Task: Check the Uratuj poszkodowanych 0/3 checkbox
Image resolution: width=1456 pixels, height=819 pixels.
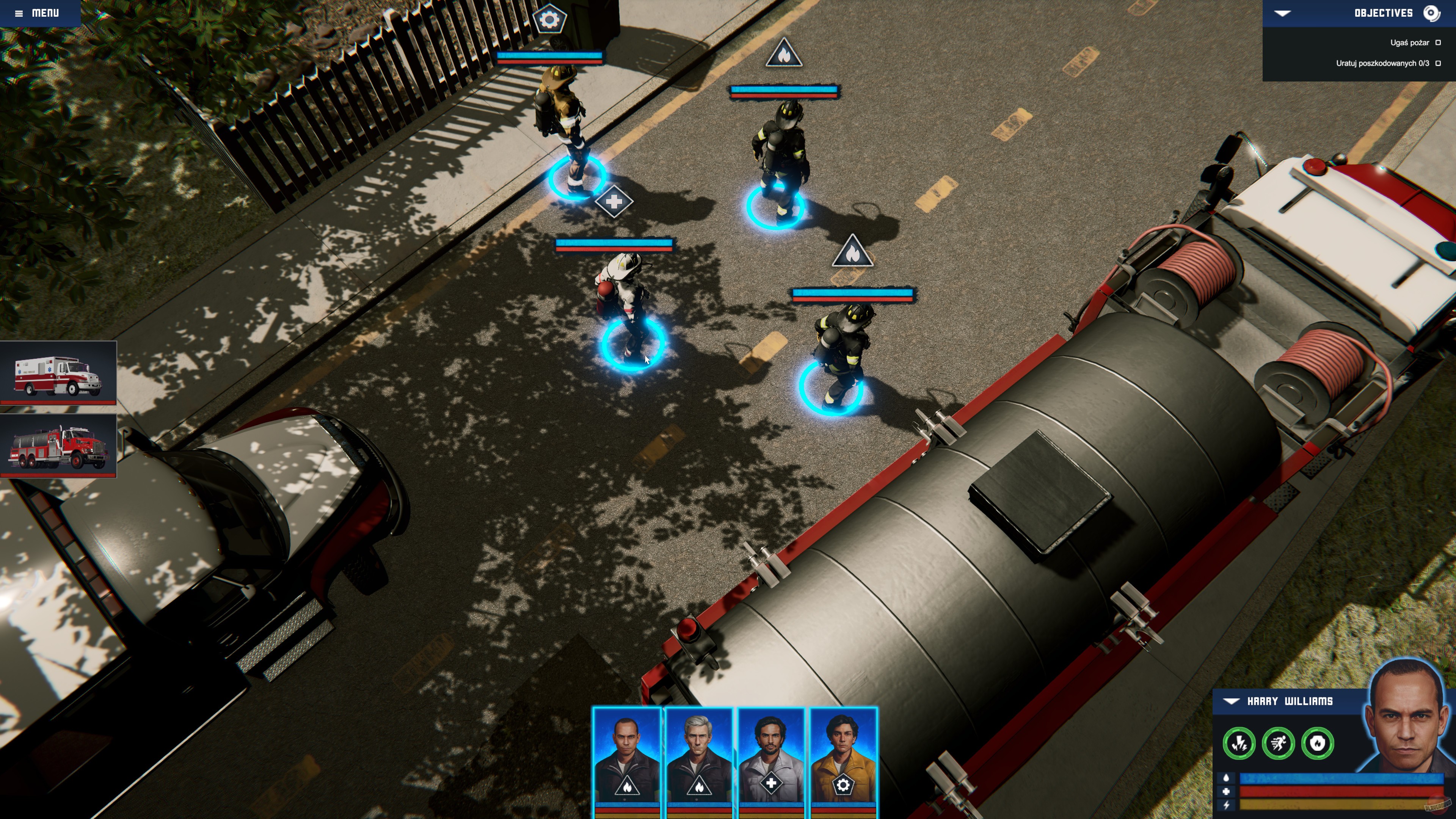Action: coord(1438,64)
